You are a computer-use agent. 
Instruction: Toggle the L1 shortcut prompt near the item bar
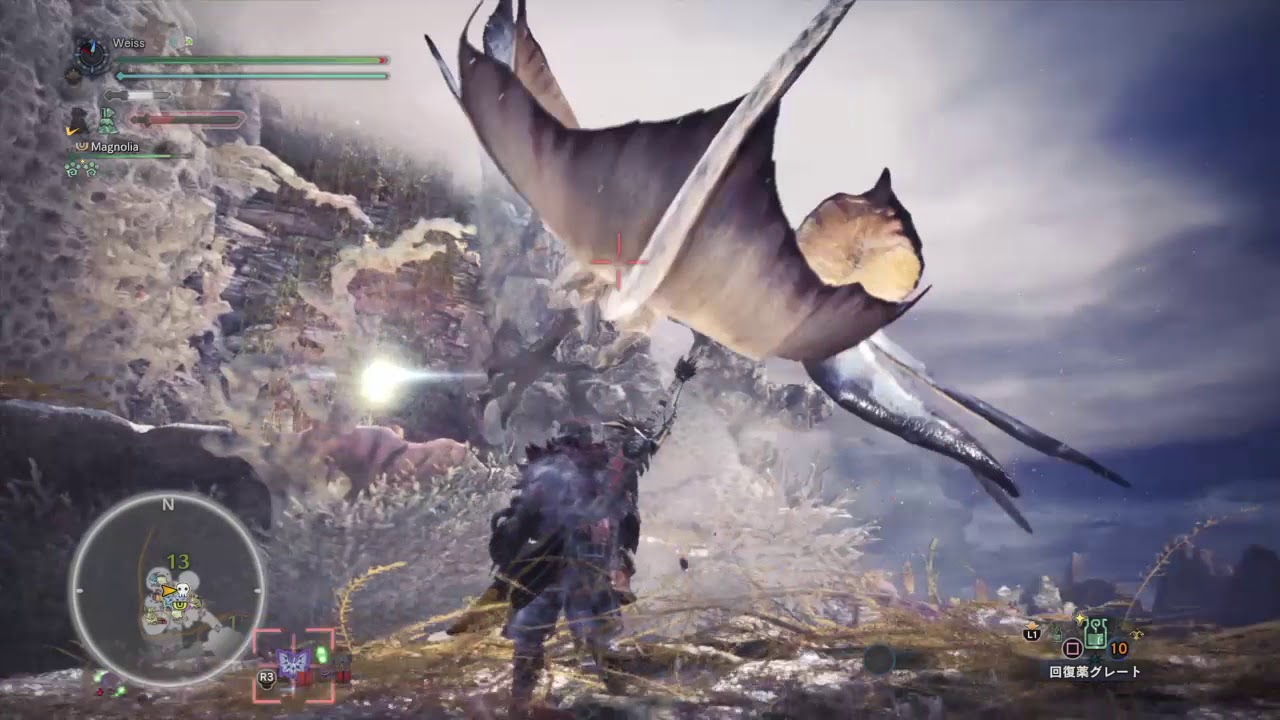point(1031,634)
